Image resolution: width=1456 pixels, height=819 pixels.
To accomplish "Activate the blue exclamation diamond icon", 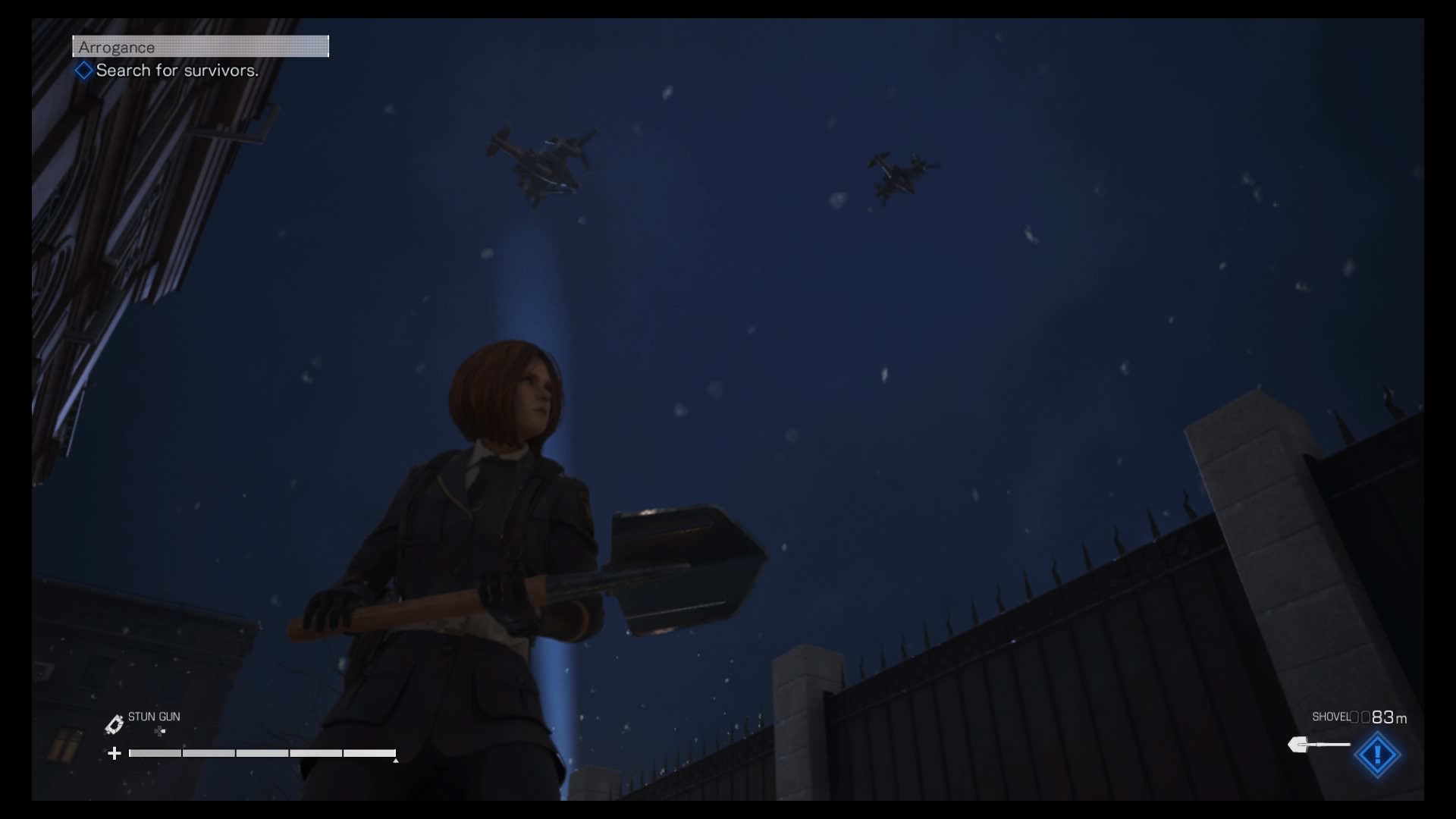I will coord(1377,755).
